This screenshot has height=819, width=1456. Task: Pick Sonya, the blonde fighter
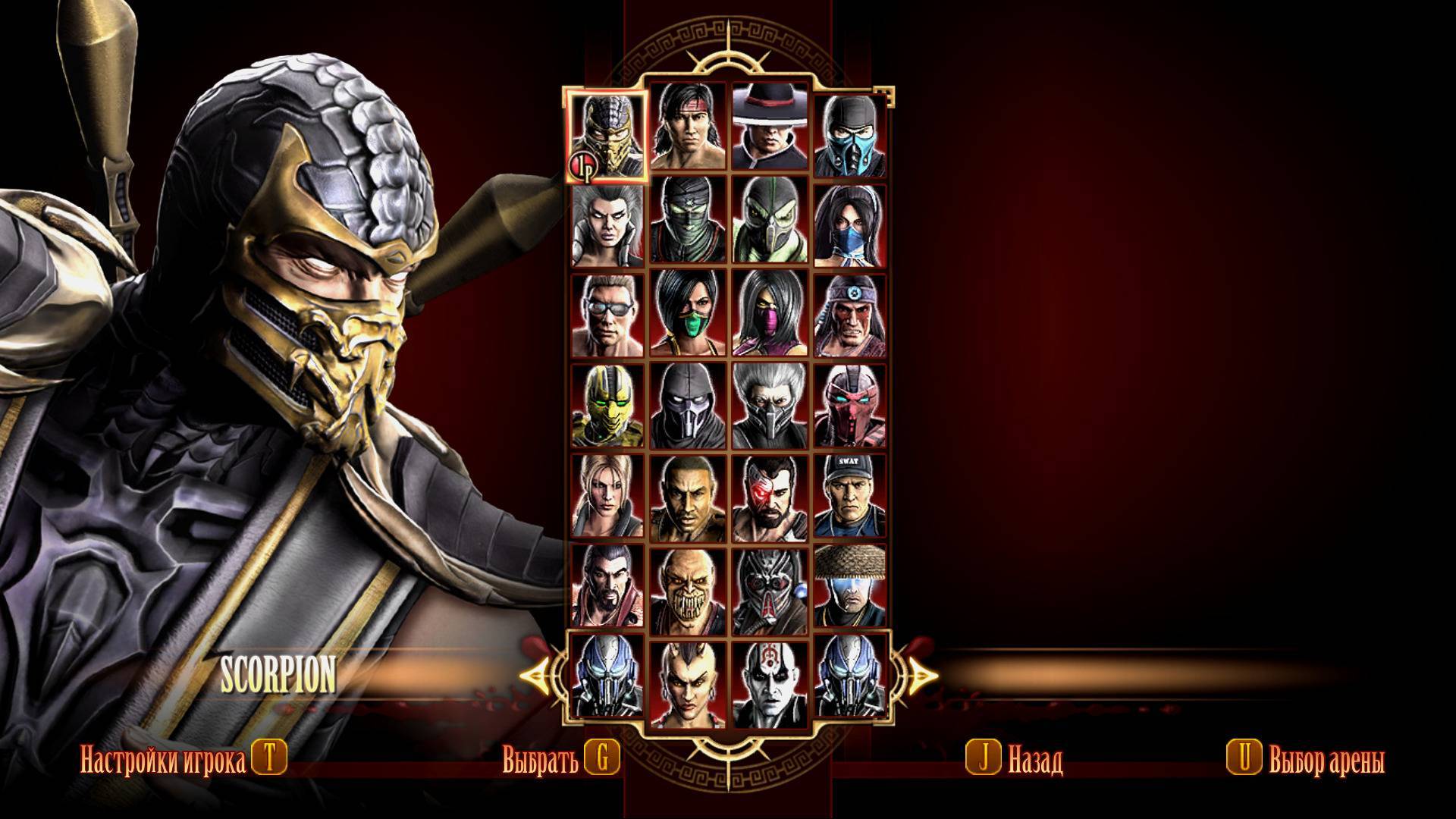pyautogui.click(x=607, y=495)
